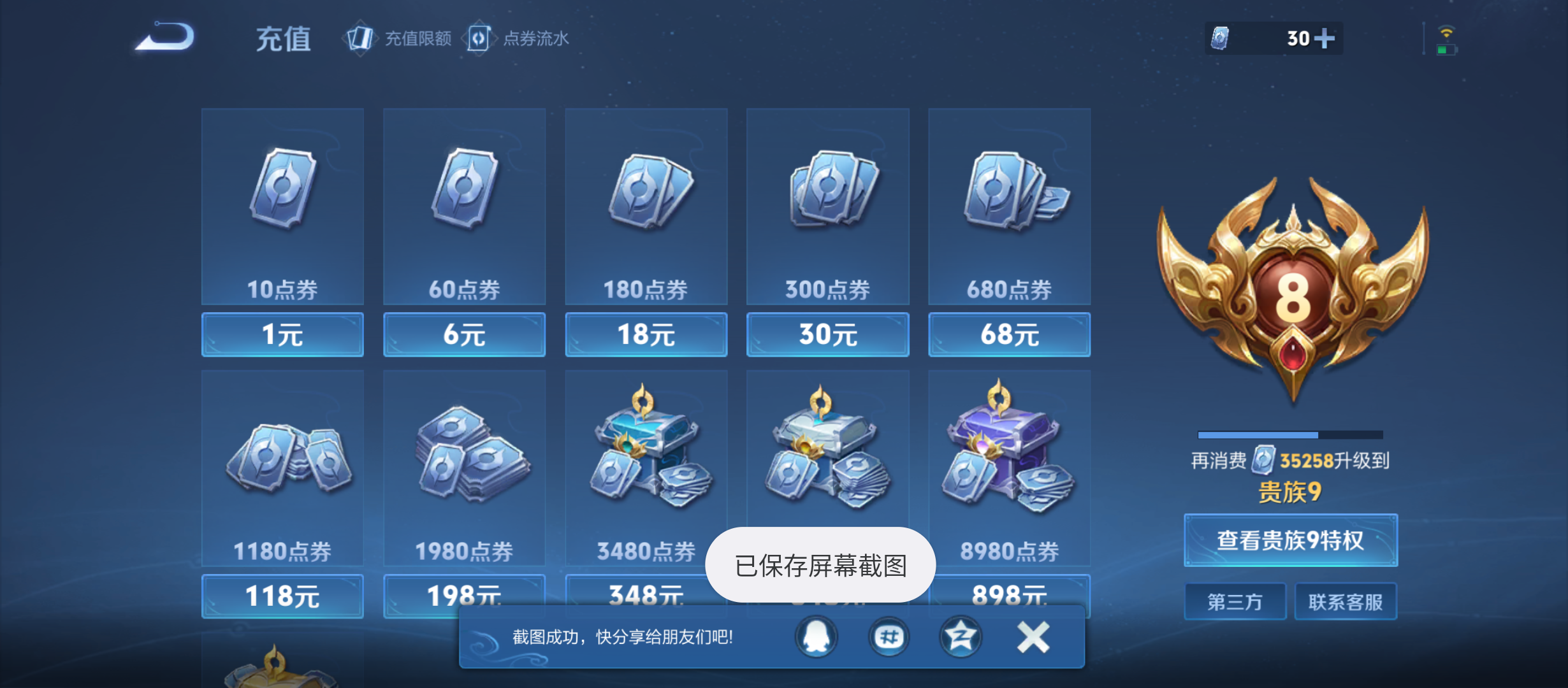Purchase 300点券 by clicking 30元
Screen dimensions: 1568x688
(x=827, y=334)
